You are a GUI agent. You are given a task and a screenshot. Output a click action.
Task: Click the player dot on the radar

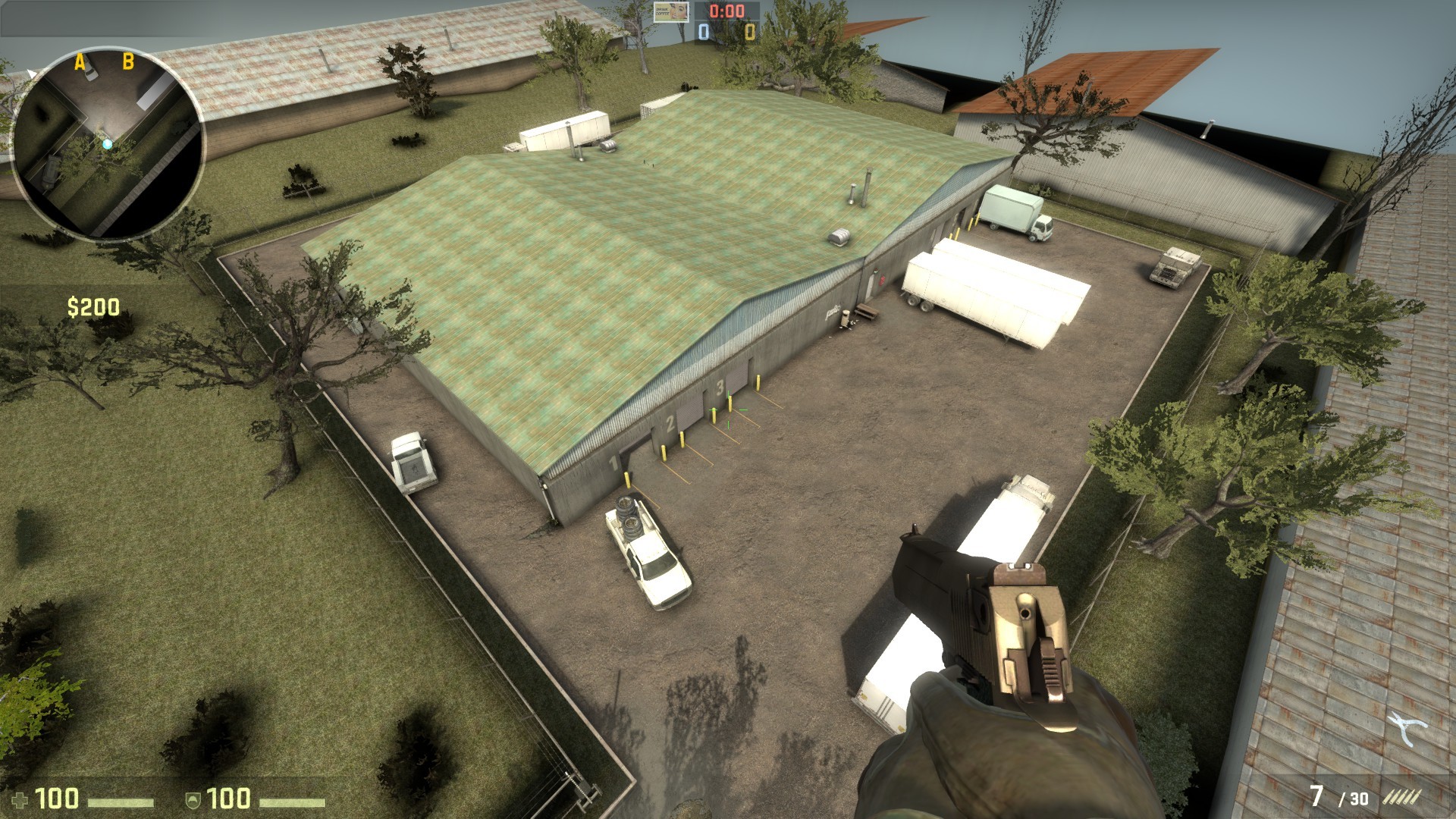[x=108, y=143]
